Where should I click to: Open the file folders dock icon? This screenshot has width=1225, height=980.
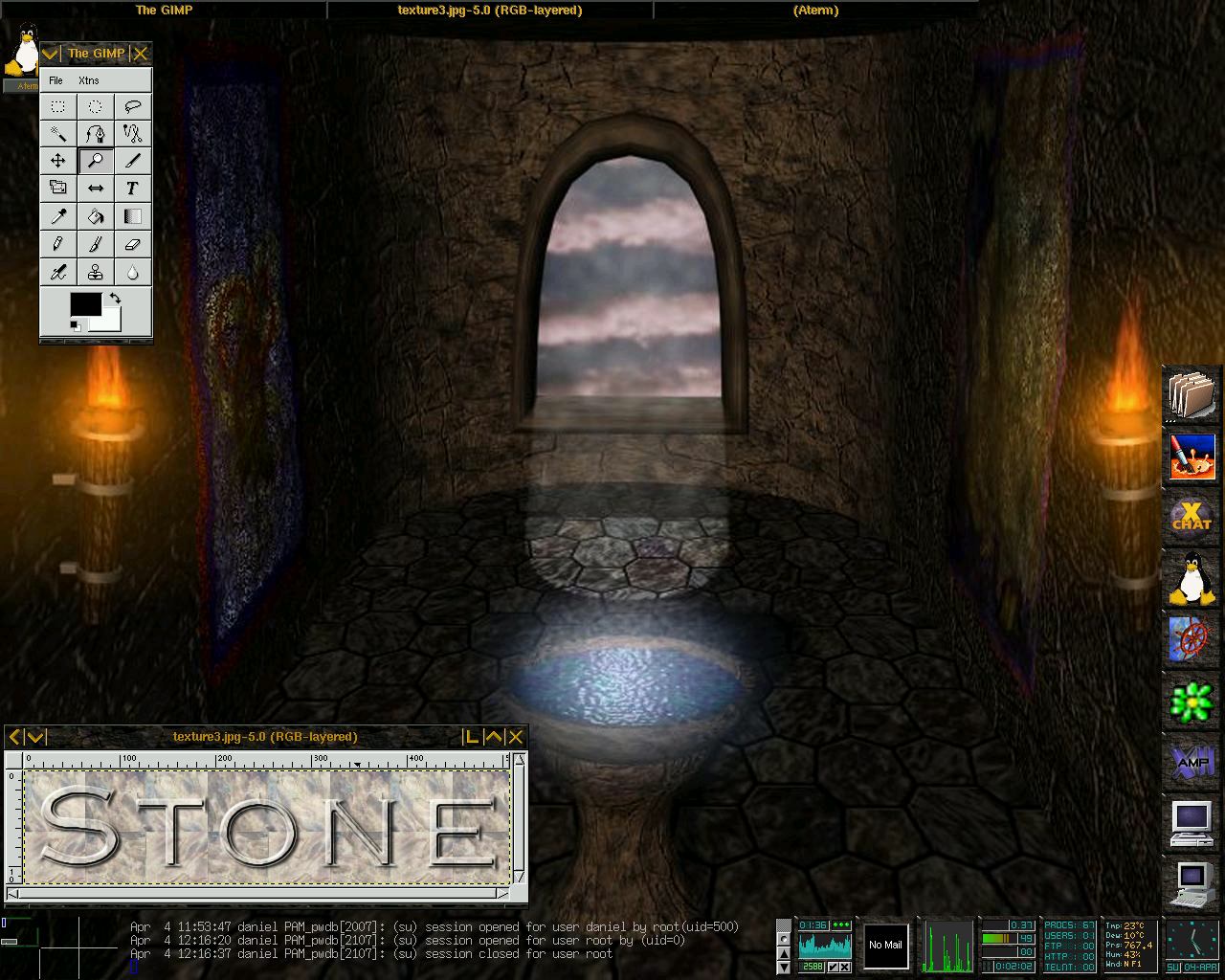point(1192,394)
